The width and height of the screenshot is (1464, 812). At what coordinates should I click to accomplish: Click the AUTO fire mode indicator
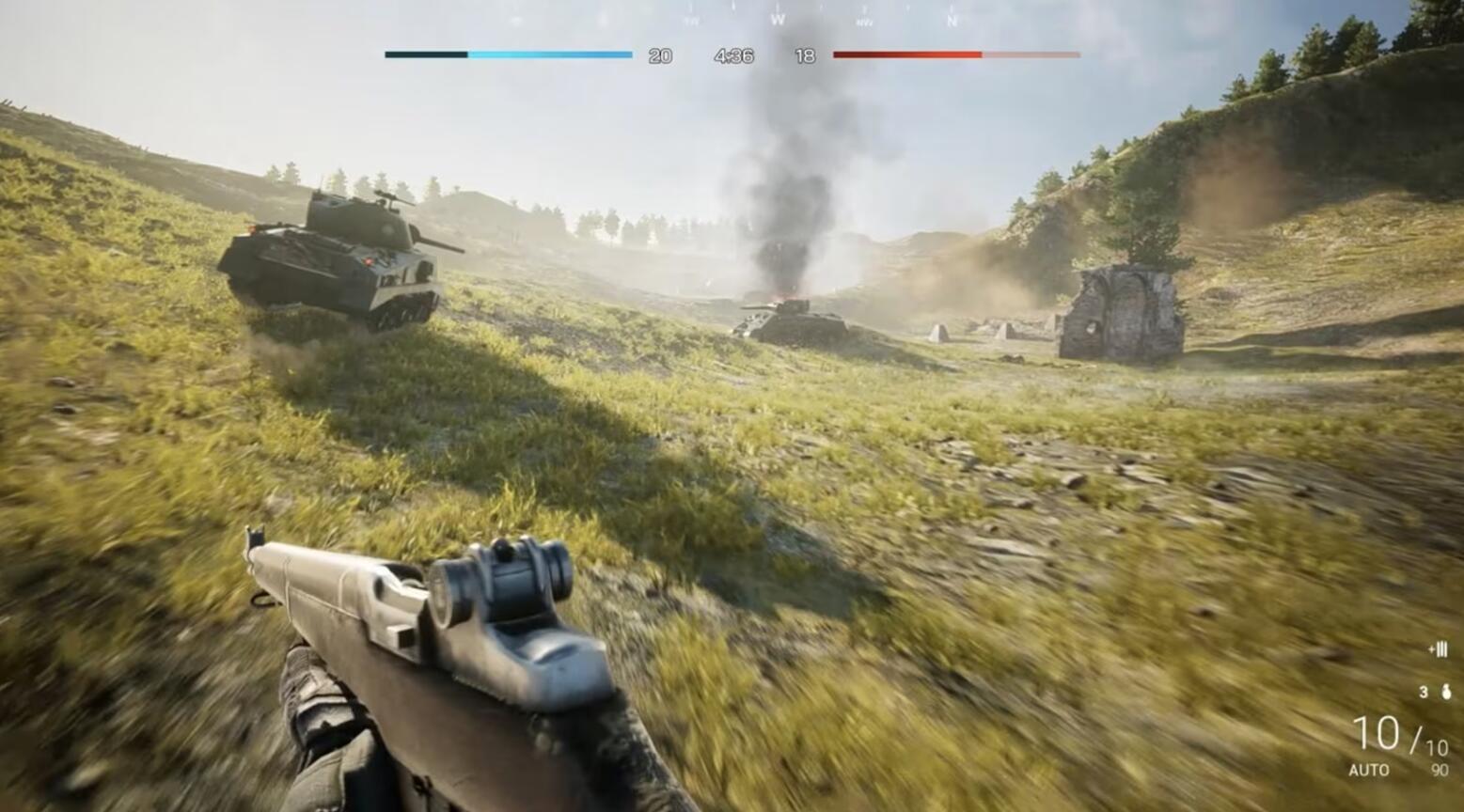tap(1370, 771)
